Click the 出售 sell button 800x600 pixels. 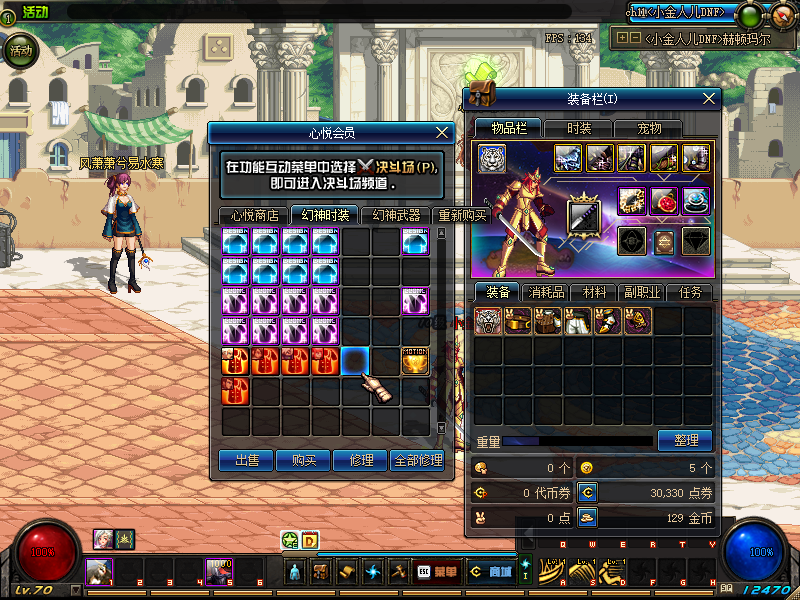(x=247, y=460)
